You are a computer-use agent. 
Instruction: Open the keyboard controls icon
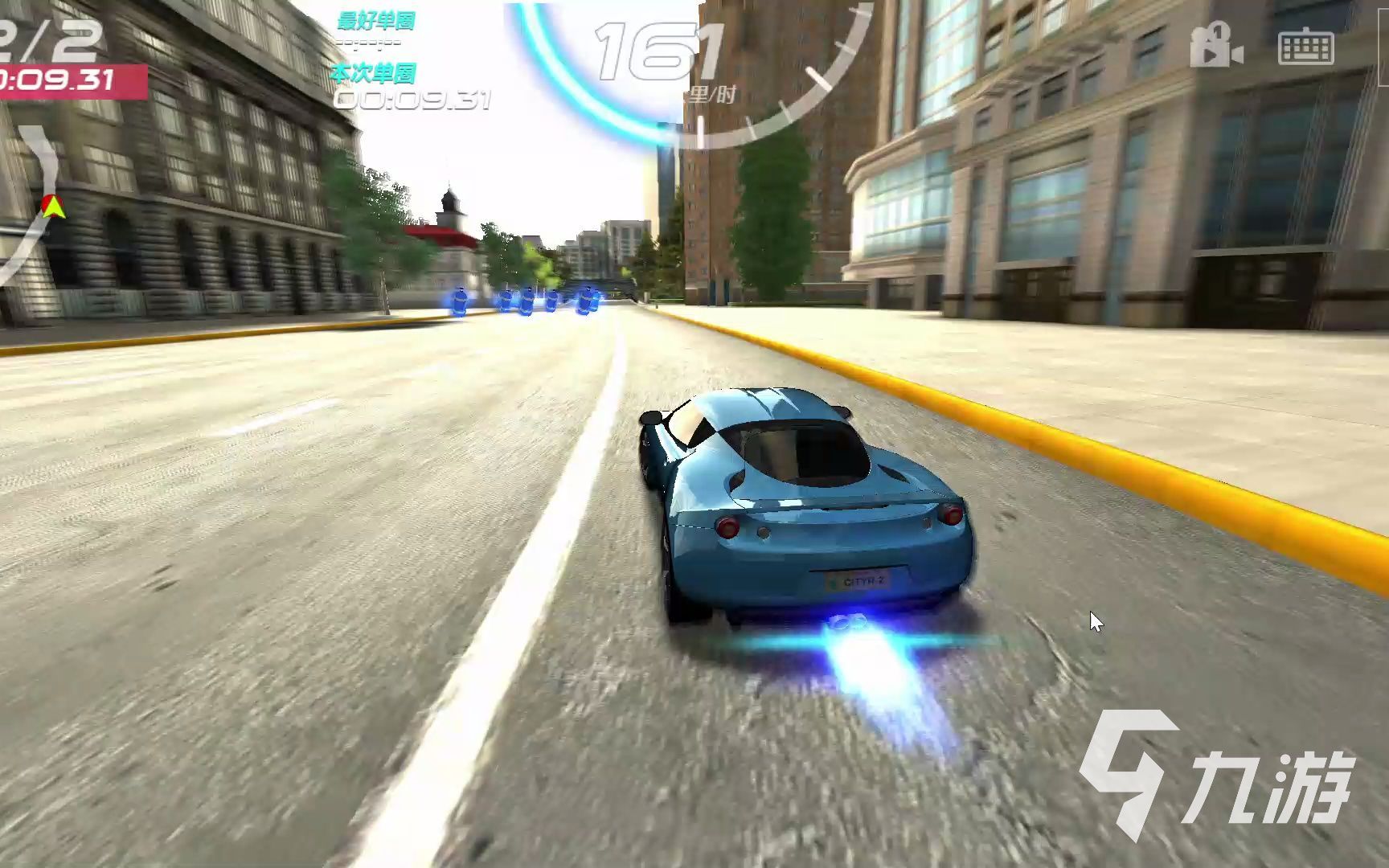(1306, 47)
